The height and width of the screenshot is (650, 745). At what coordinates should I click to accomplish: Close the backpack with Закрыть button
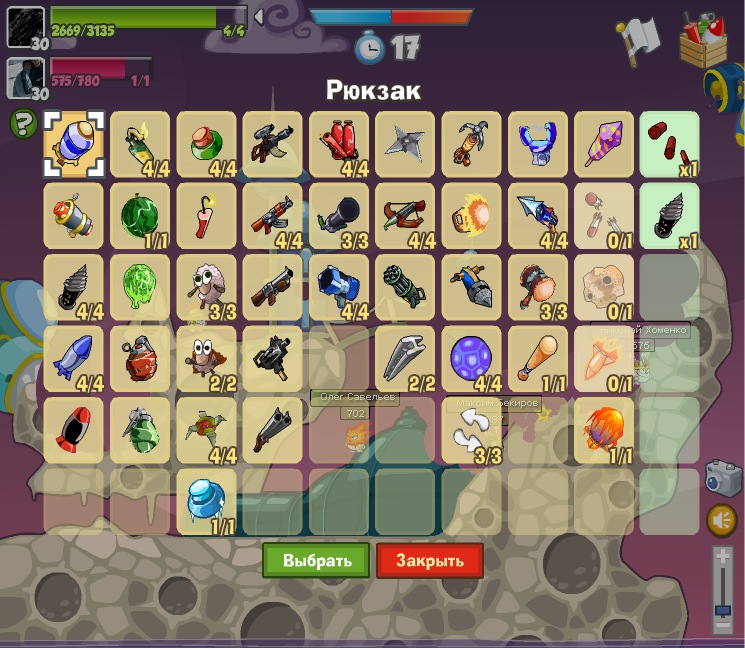click(x=430, y=560)
